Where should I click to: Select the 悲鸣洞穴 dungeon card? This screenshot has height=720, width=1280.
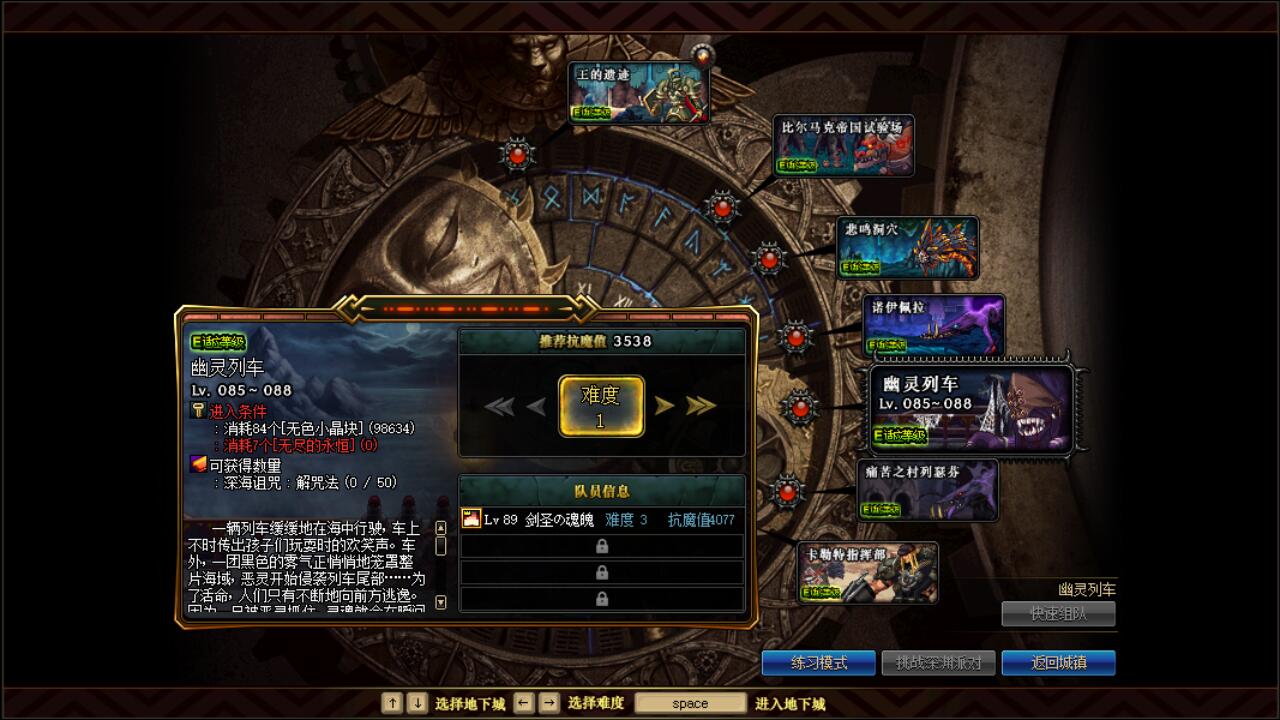pyautogui.click(x=908, y=247)
